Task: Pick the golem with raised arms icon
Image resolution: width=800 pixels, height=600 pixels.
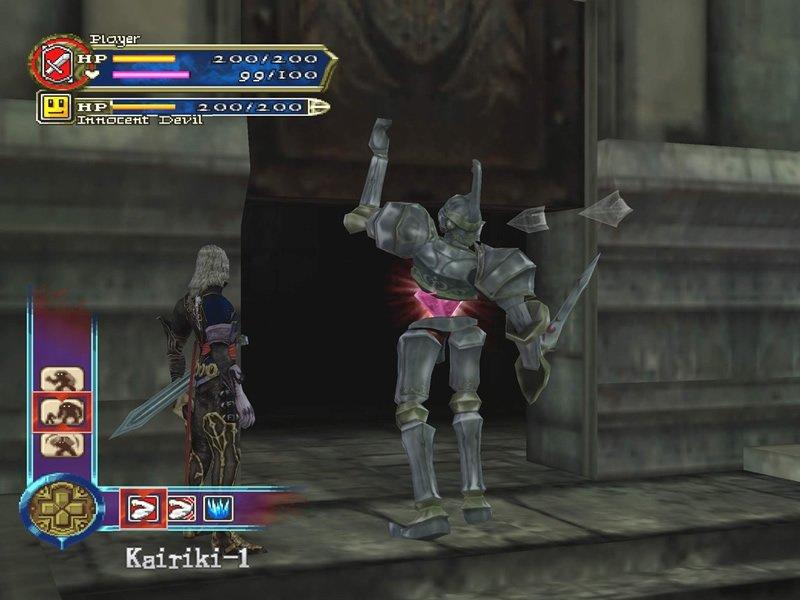Action: click(61, 443)
